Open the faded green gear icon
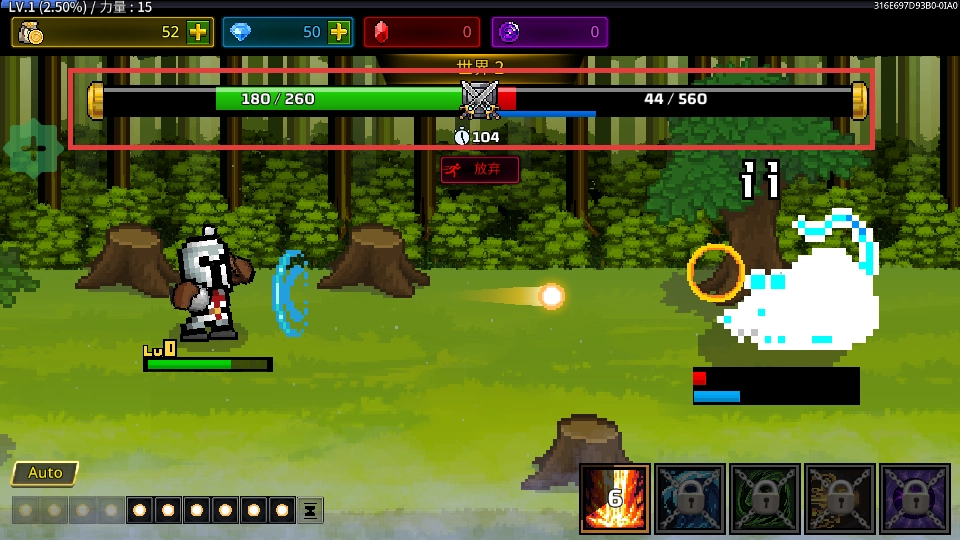The image size is (960, 540). point(33,149)
